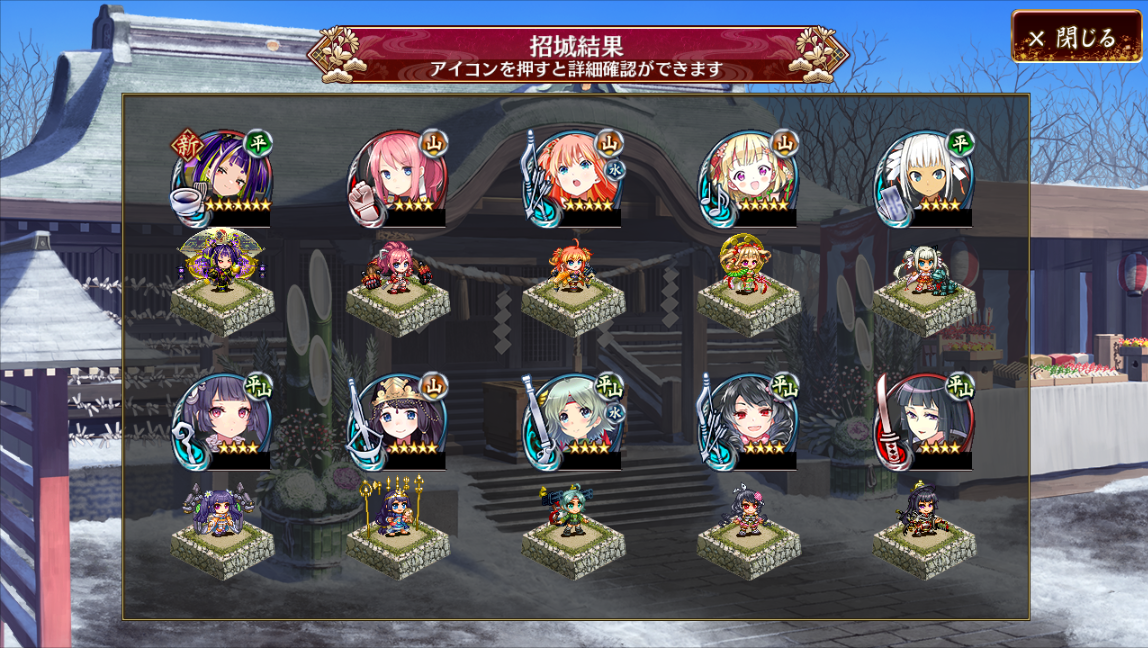The width and height of the screenshot is (1148, 648).
Task: Select the pink-haired gauntlet character portrait
Action: [x=398, y=178]
